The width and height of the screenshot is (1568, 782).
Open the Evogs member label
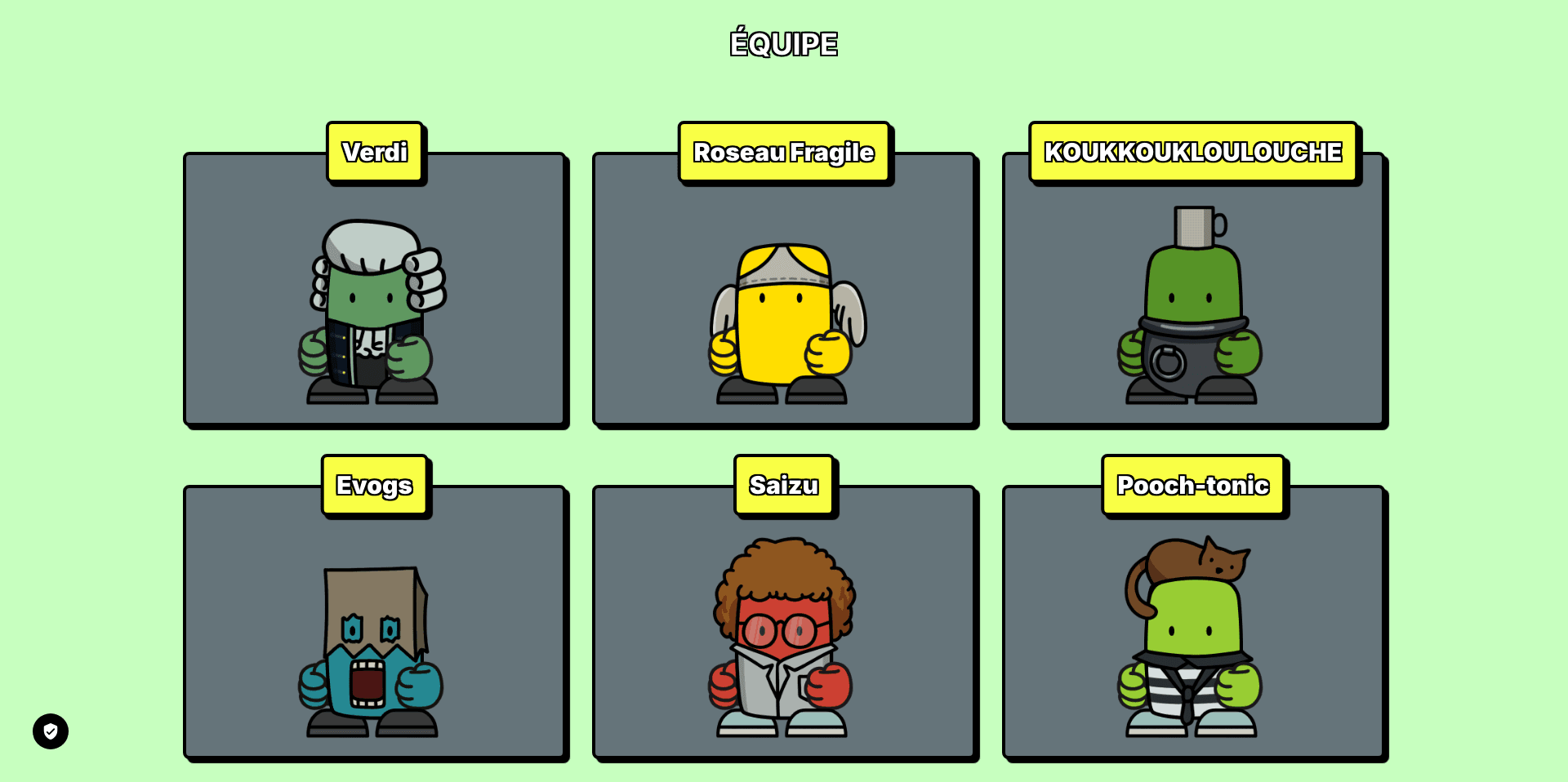point(375,484)
